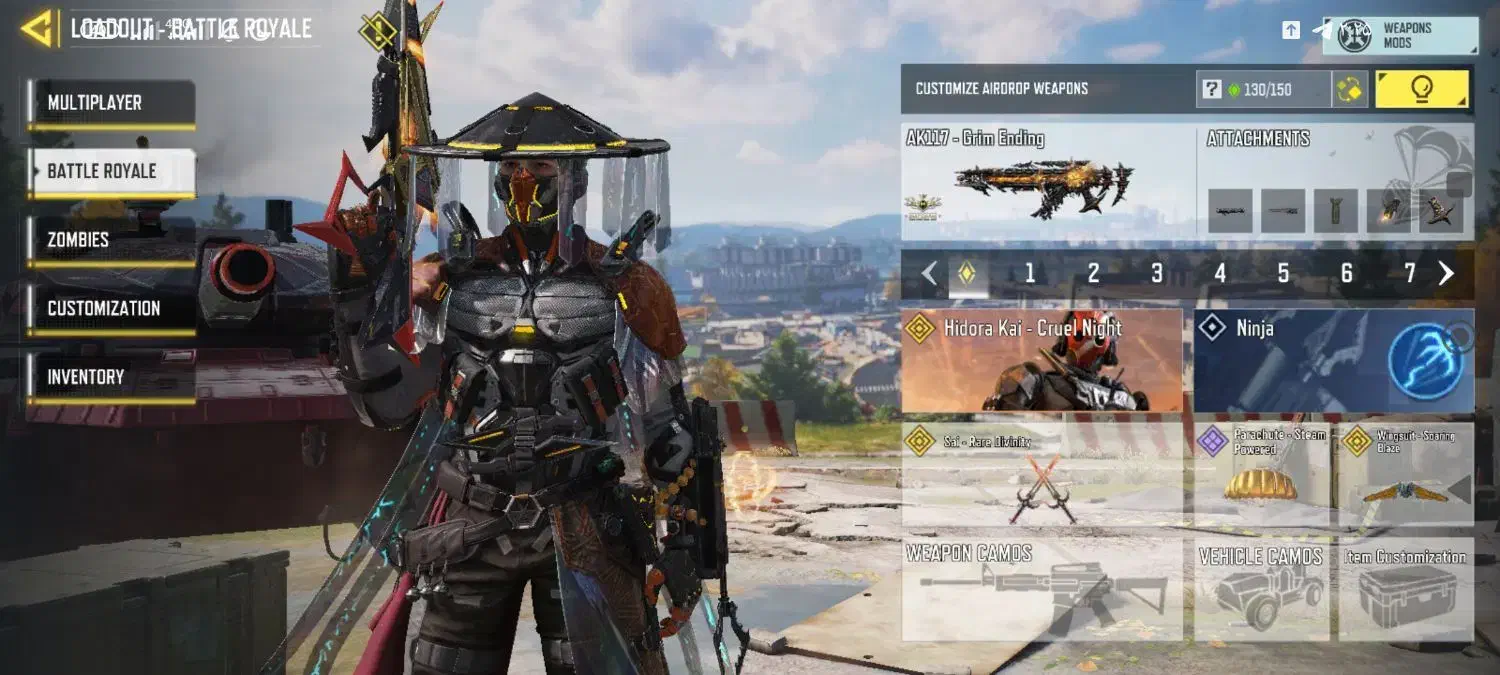Select the Hidora Kai - Cruel Night character
Image resolution: width=1500 pixels, height=675 pixels.
1041,361
